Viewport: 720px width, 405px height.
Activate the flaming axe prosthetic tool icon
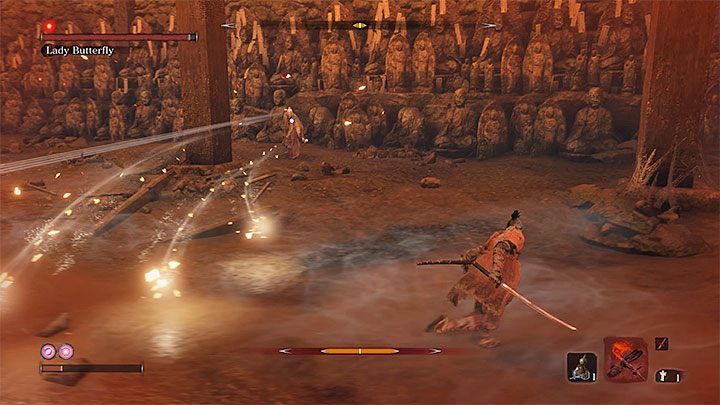tap(624, 358)
